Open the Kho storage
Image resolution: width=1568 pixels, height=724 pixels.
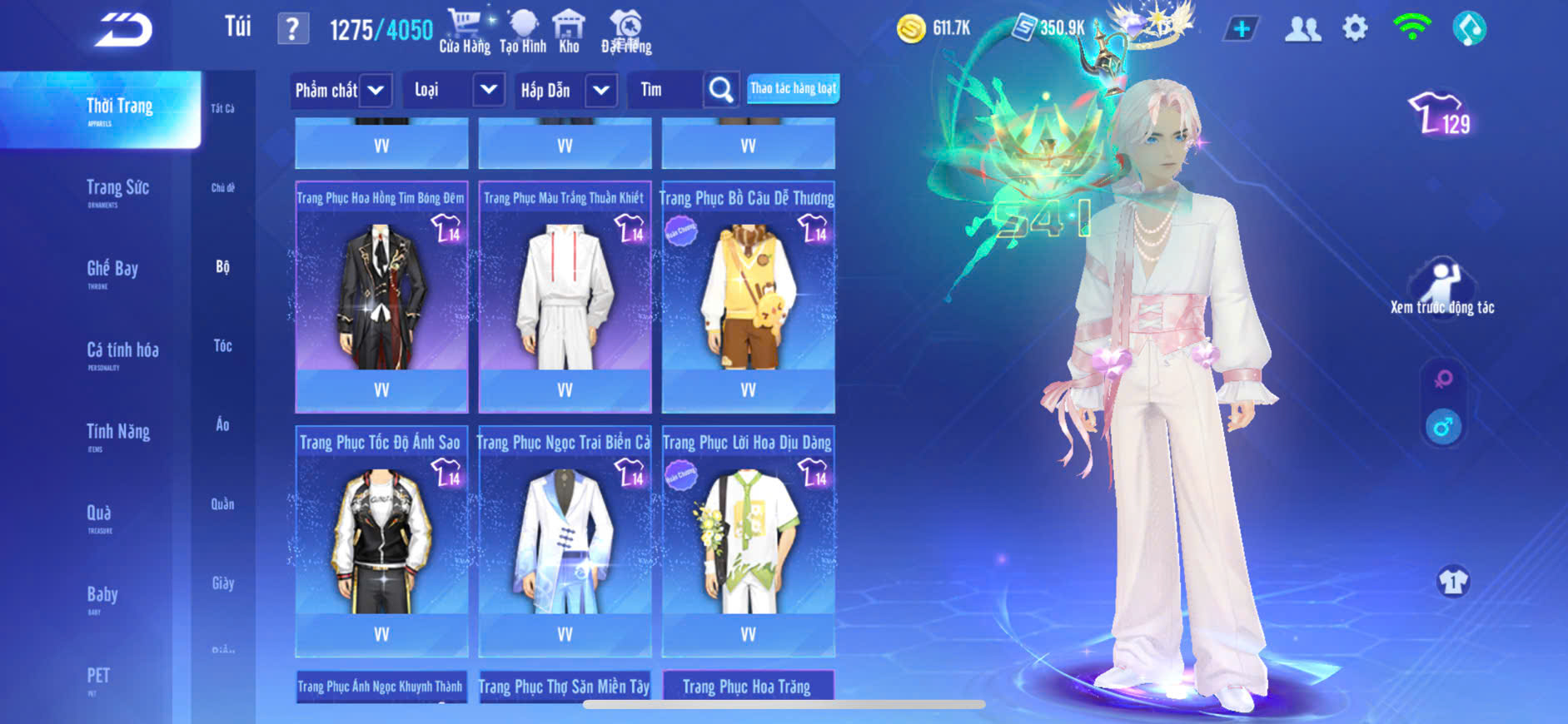pos(570,32)
